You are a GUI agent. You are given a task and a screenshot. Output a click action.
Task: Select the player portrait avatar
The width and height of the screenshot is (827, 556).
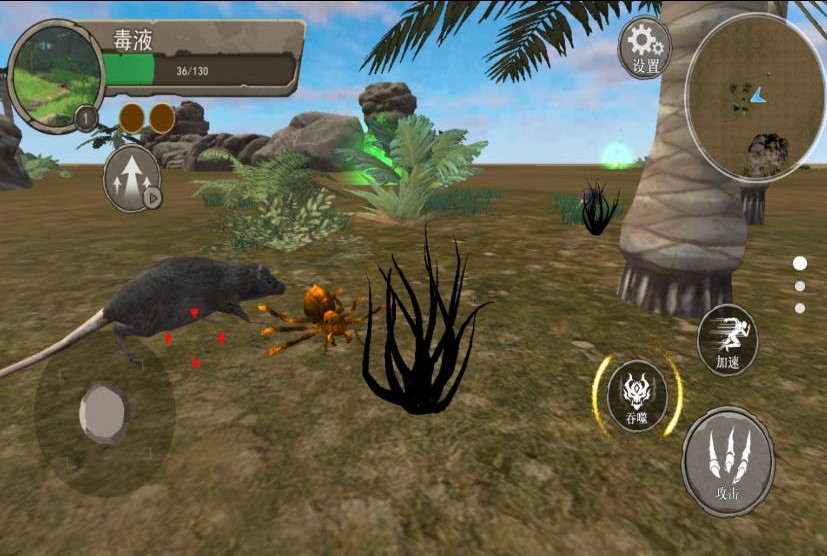pos(56,74)
